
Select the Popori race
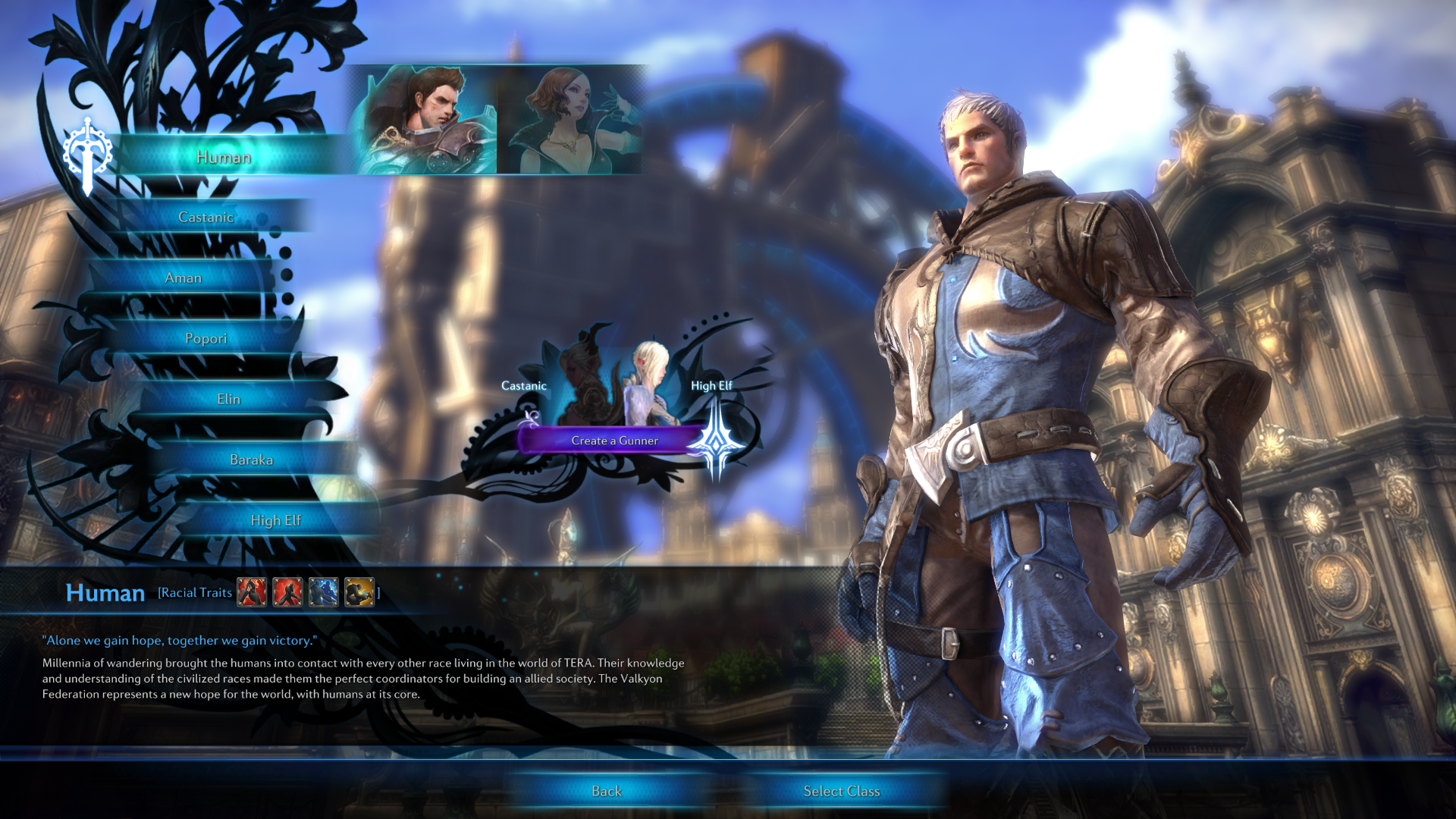click(x=206, y=338)
